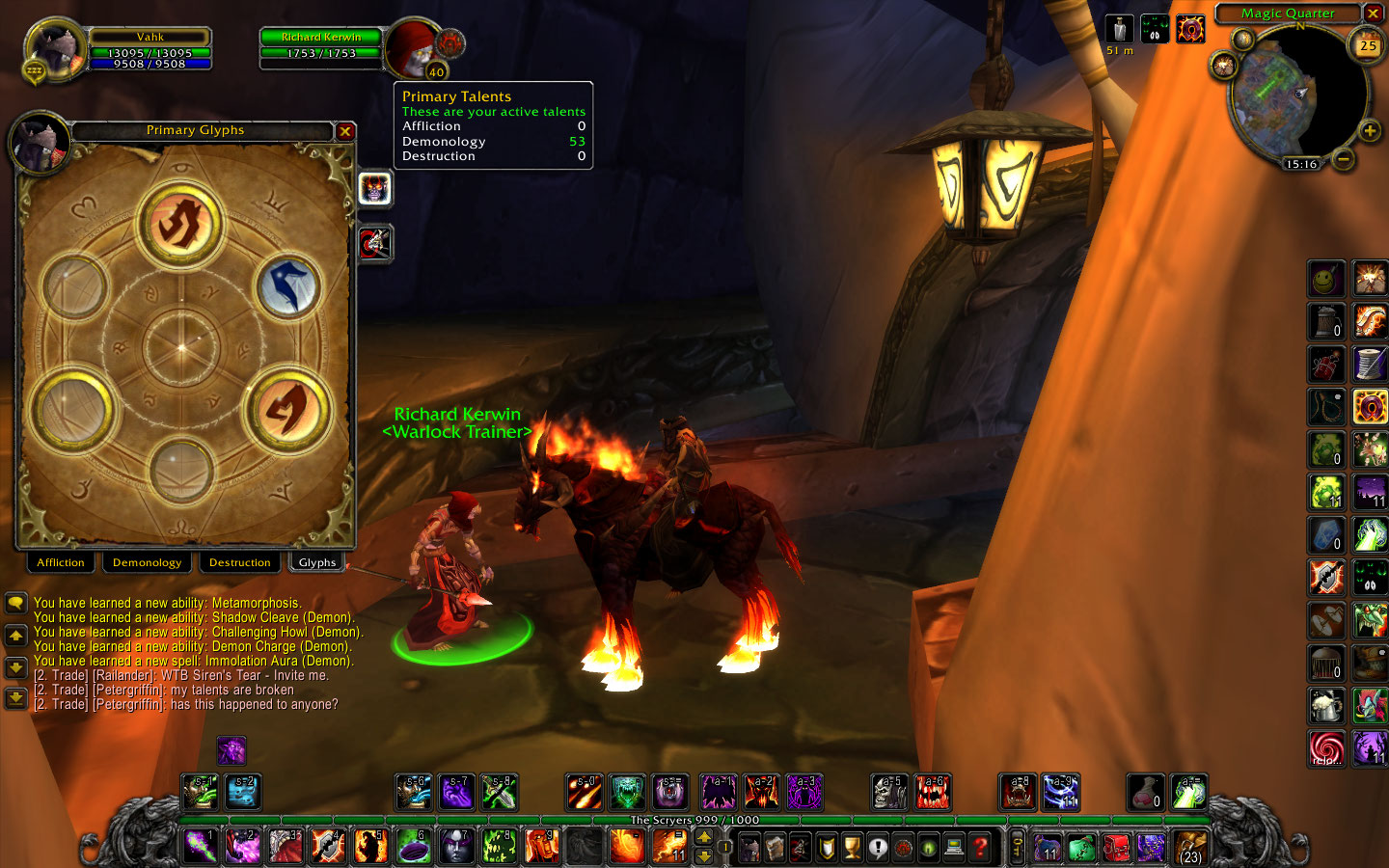This screenshot has height=868, width=1389.
Task: Open the achievements gold trophy cup button
Action: [852, 848]
